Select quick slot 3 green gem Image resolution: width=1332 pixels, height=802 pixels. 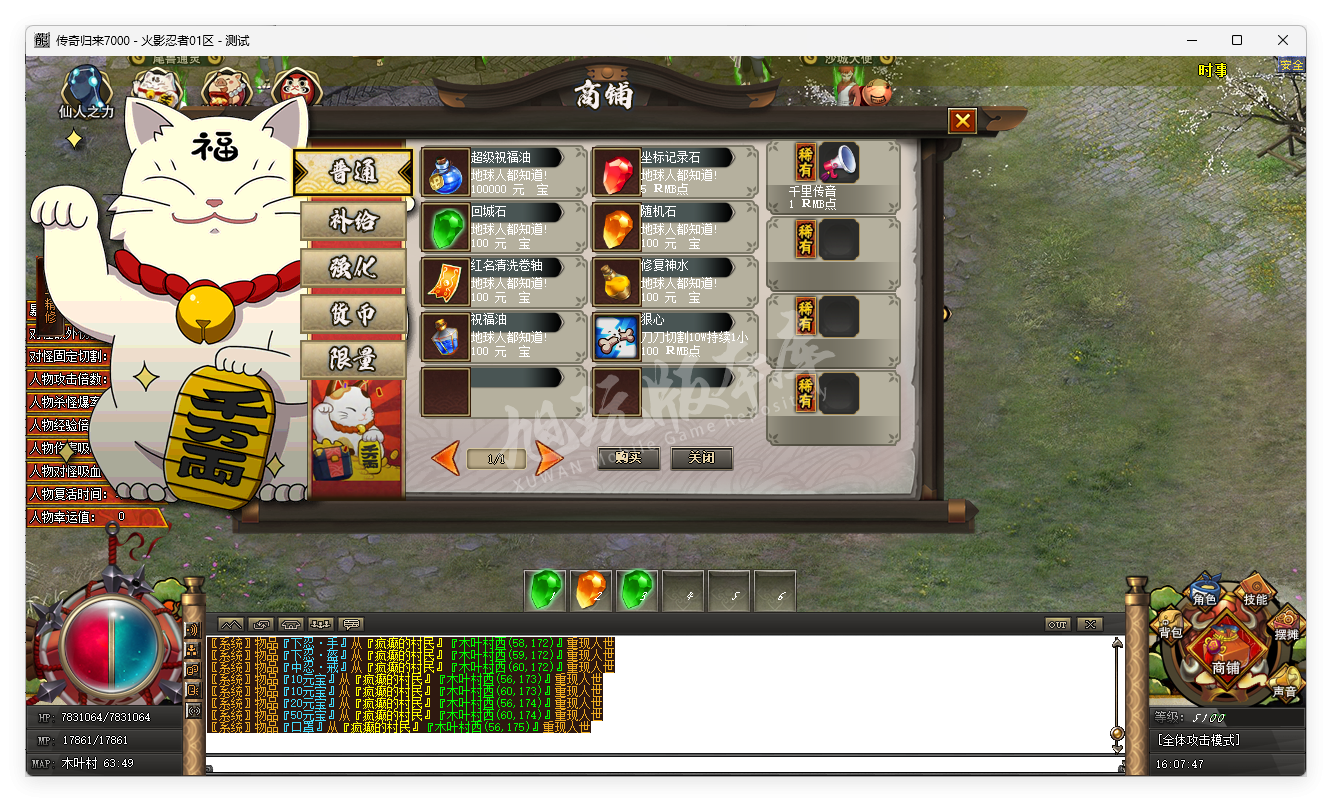[637, 590]
